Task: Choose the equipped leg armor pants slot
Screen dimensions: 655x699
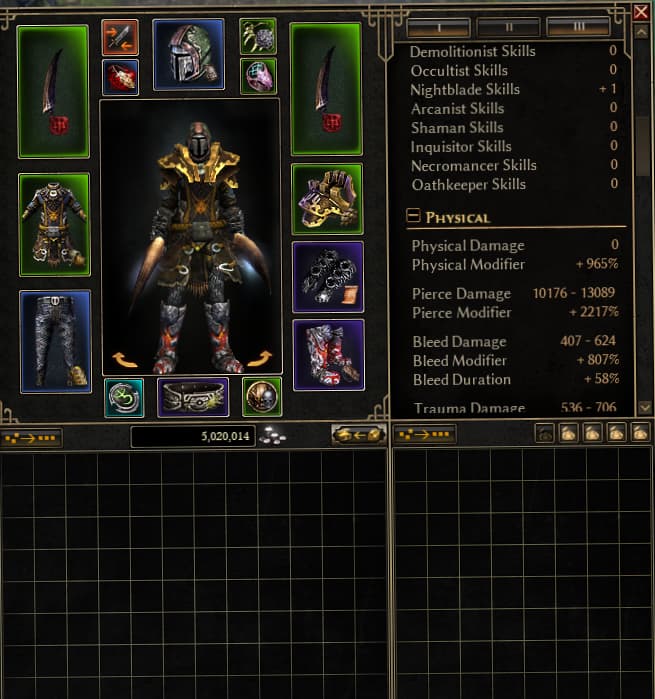Action: point(54,341)
